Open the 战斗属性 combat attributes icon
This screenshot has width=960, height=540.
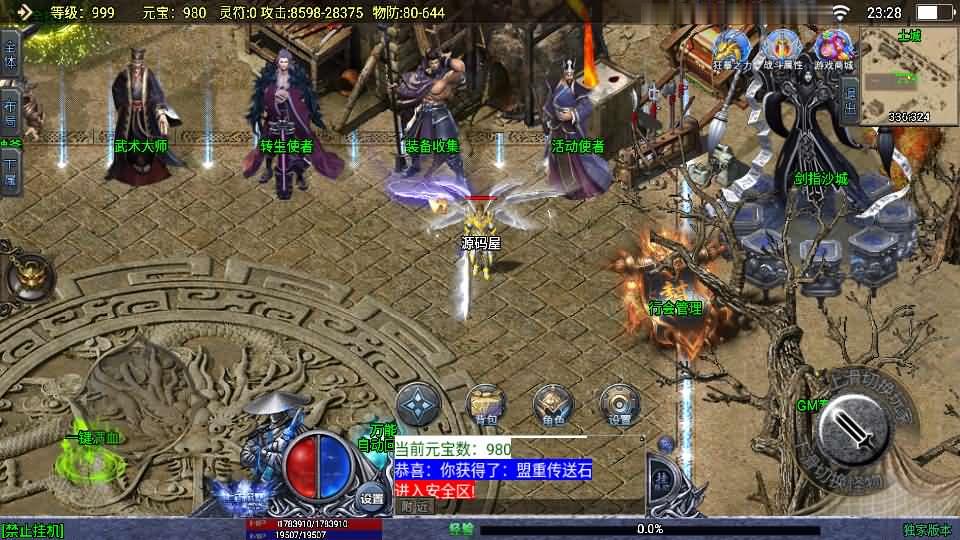click(782, 47)
